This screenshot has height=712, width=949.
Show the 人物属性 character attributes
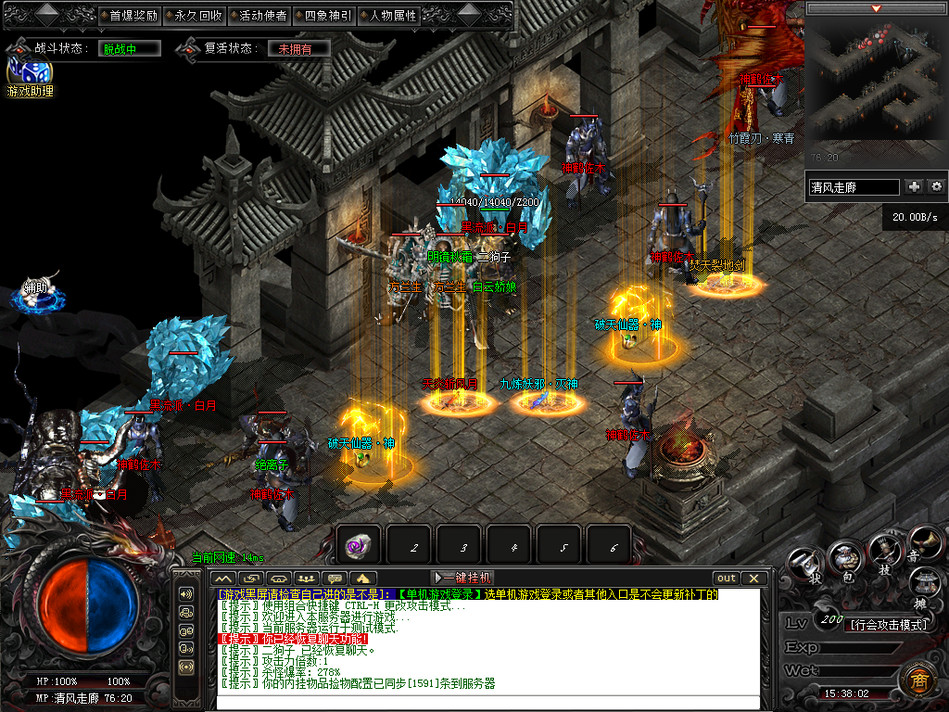[392, 16]
